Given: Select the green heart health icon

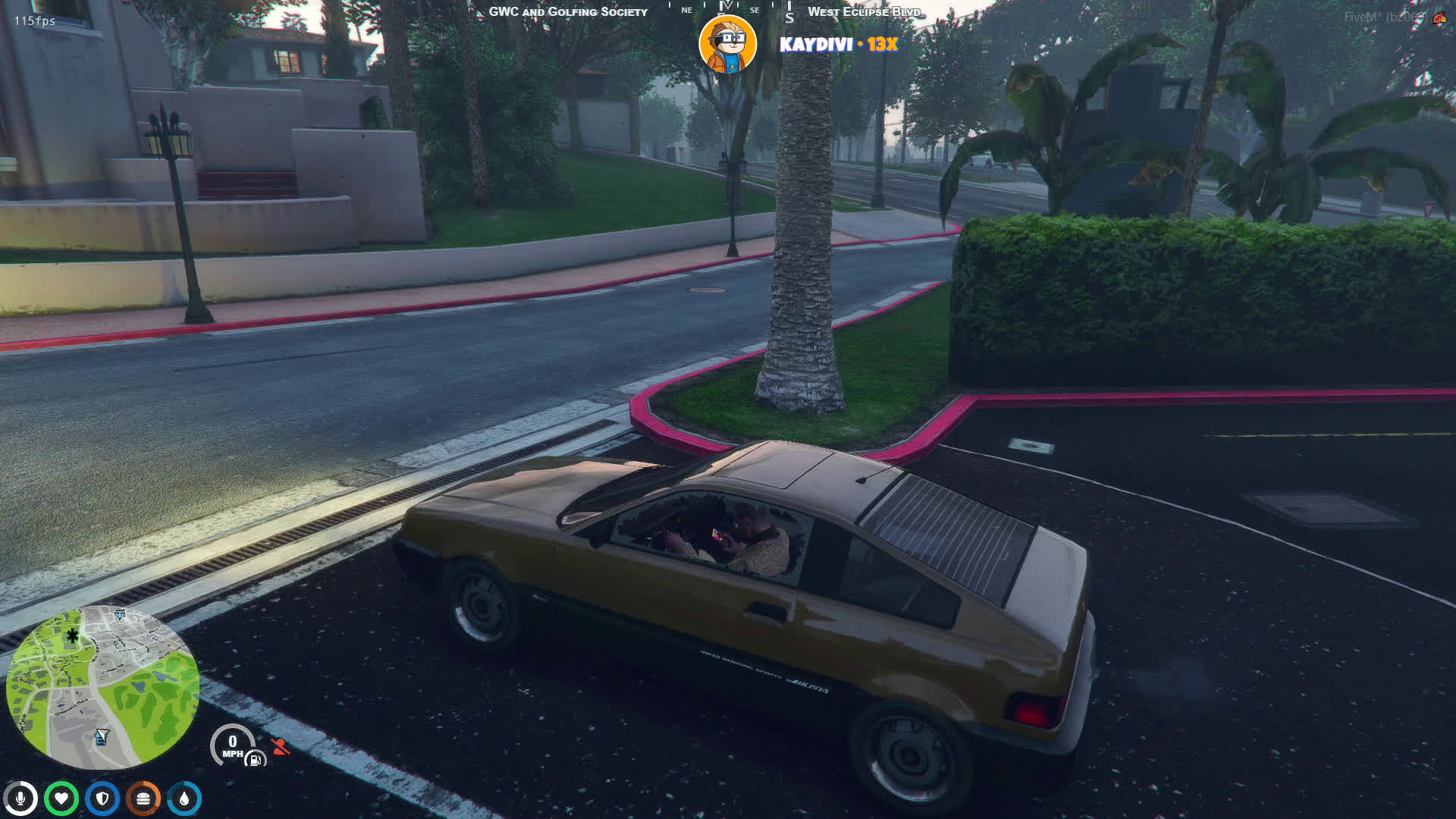Looking at the screenshot, I should click(61, 799).
